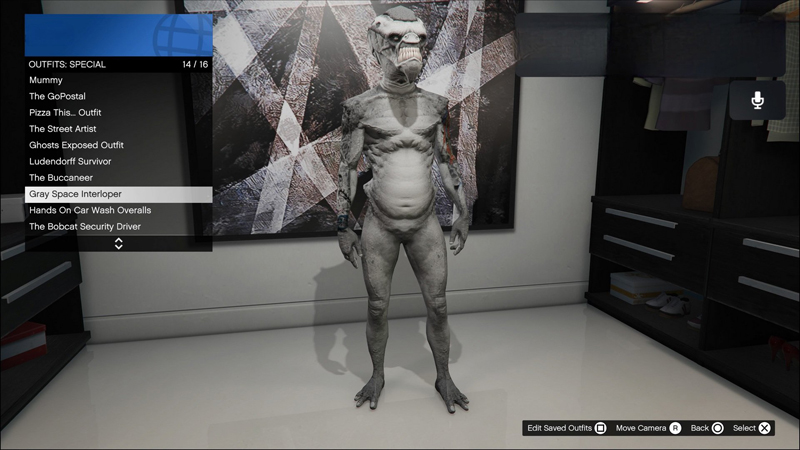Choose Hands On Car Wash Overalls
Viewport: 800px width, 450px height.
[117, 210]
